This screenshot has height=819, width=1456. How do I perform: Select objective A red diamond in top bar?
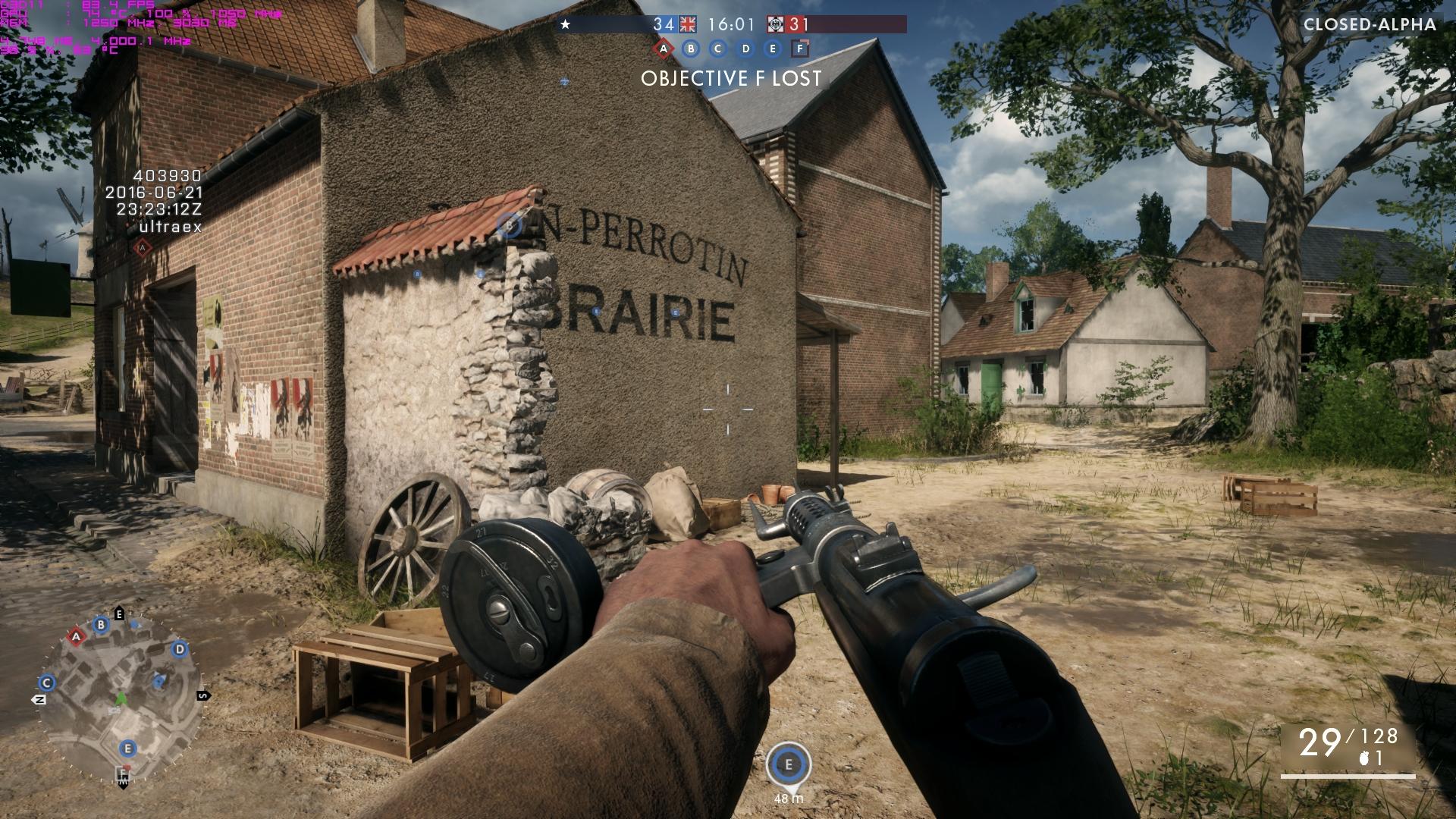coord(664,49)
